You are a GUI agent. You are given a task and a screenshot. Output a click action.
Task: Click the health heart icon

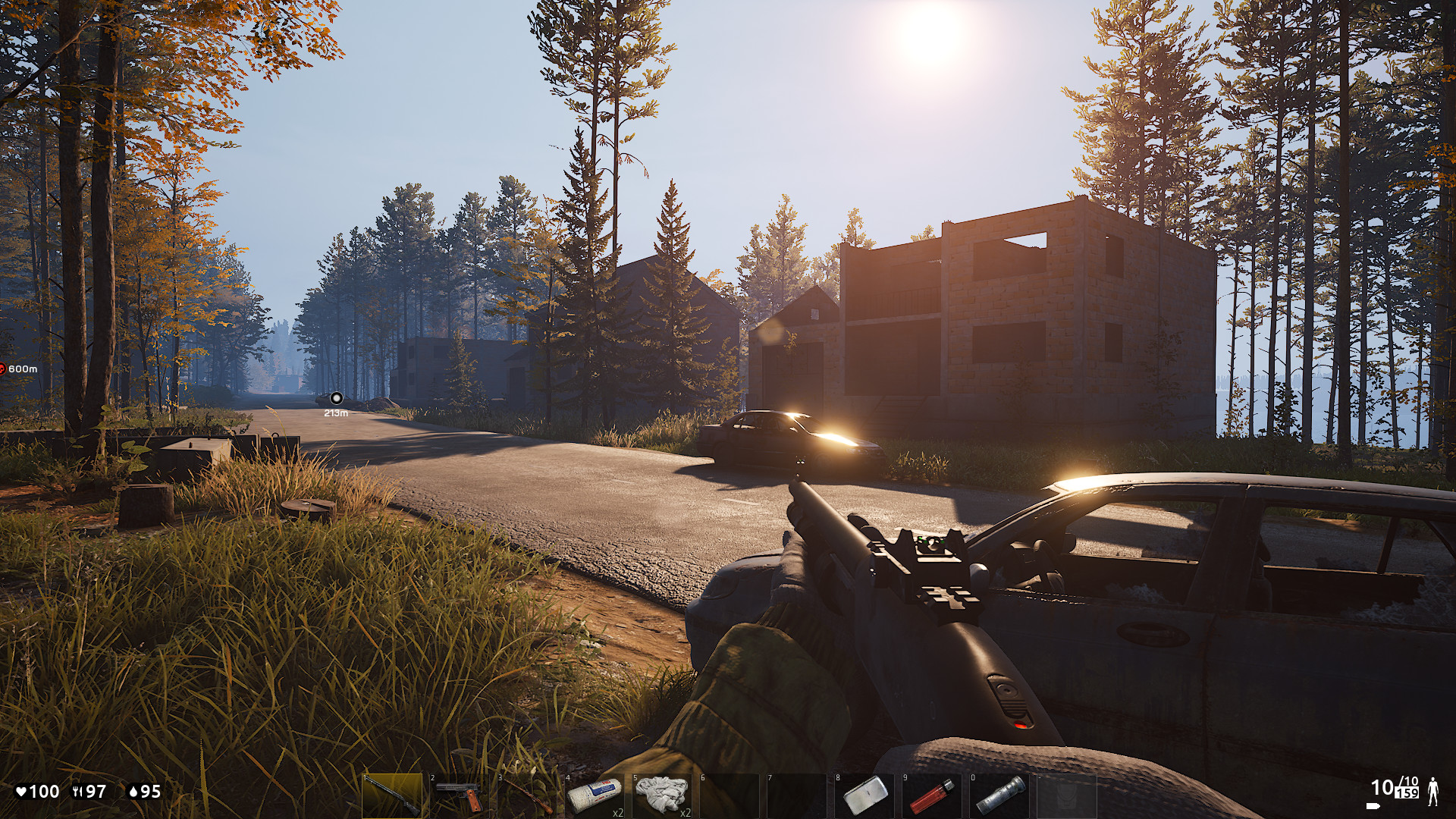pos(21,790)
